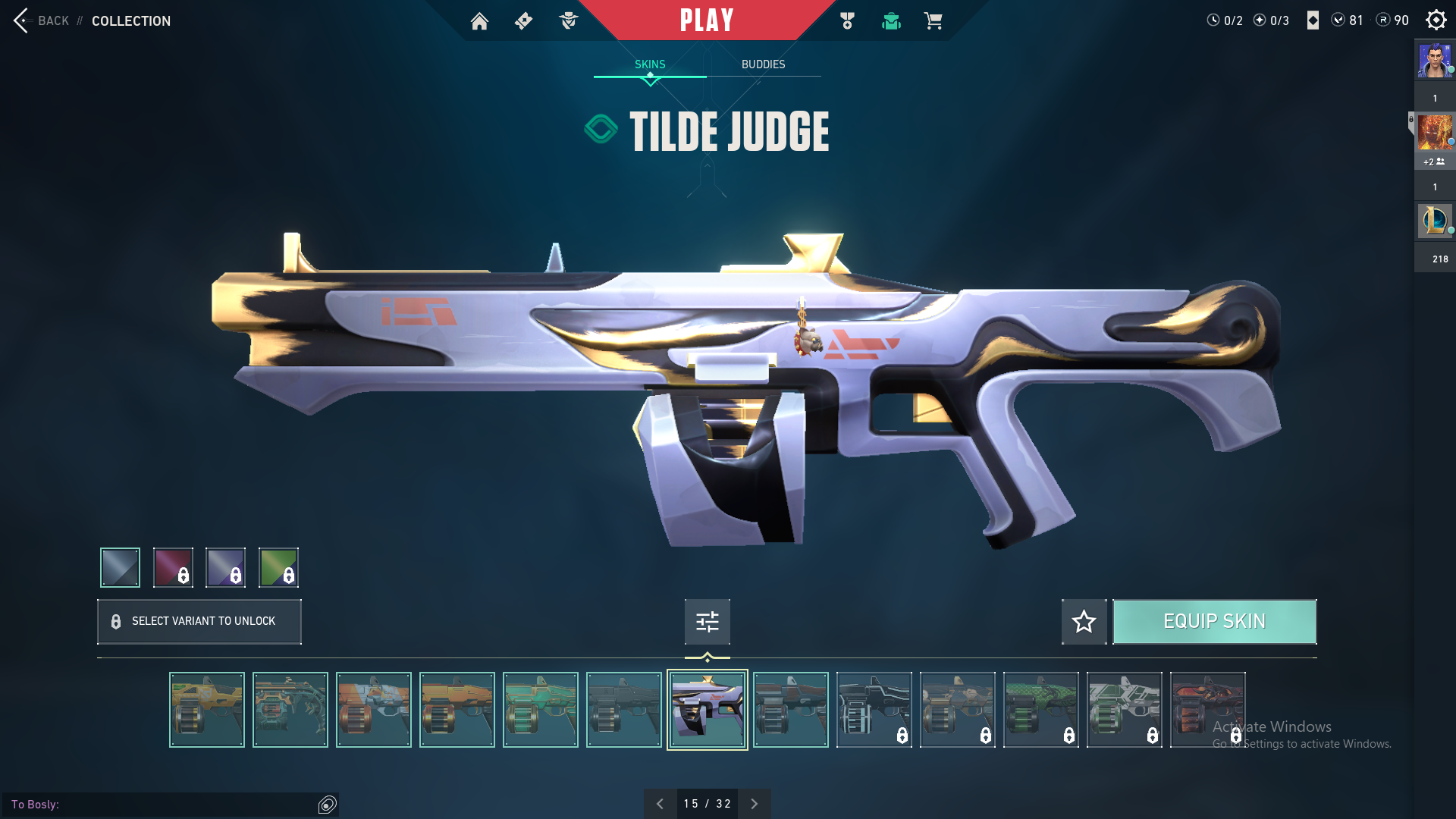Screen dimensions: 1456x819
Task: Select the Skins tab
Action: click(650, 64)
